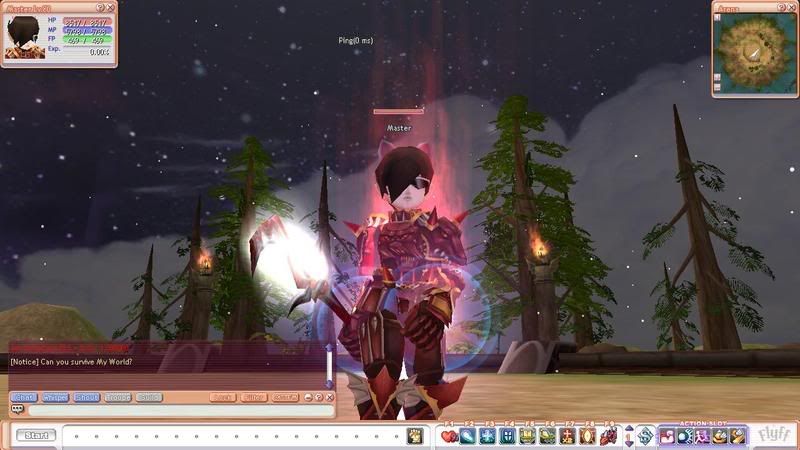Select the Whisper chat tab
This screenshot has height=450, width=800.
pyautogui.click(x=55, y=397)
